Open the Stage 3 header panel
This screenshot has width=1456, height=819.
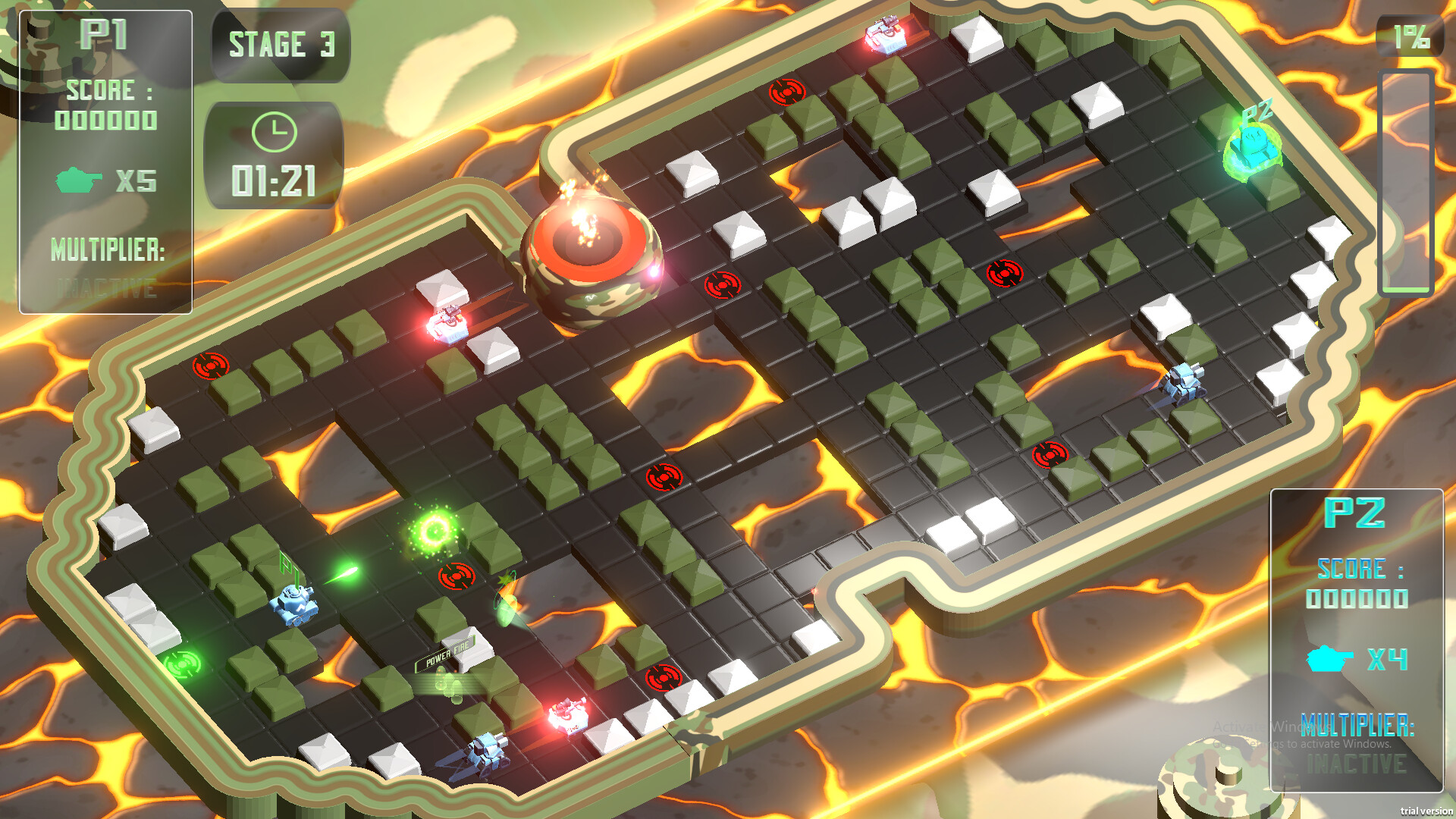click(x=281, y=45)
